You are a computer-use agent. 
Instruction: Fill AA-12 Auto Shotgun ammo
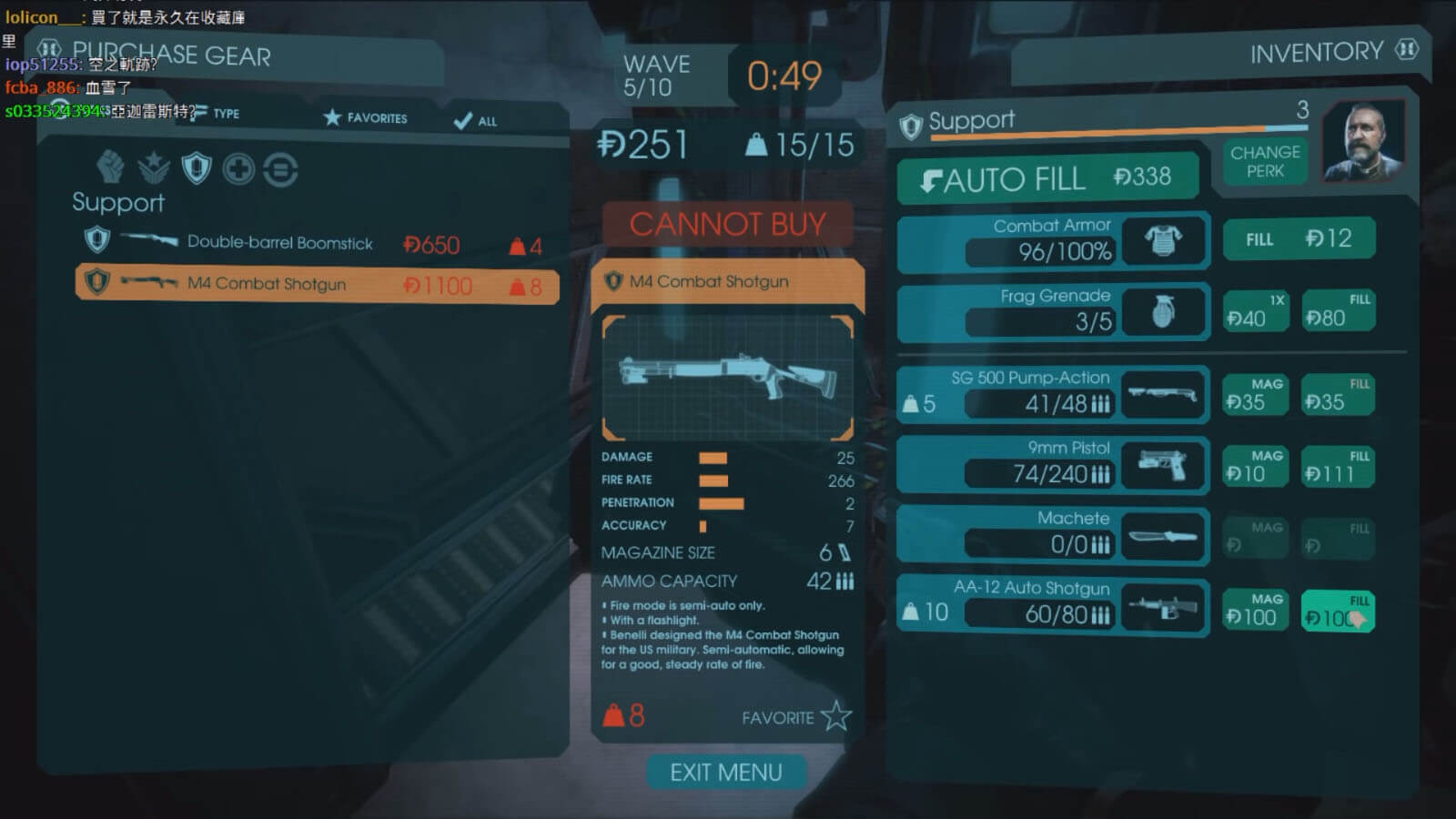(x=1337, y=611)
